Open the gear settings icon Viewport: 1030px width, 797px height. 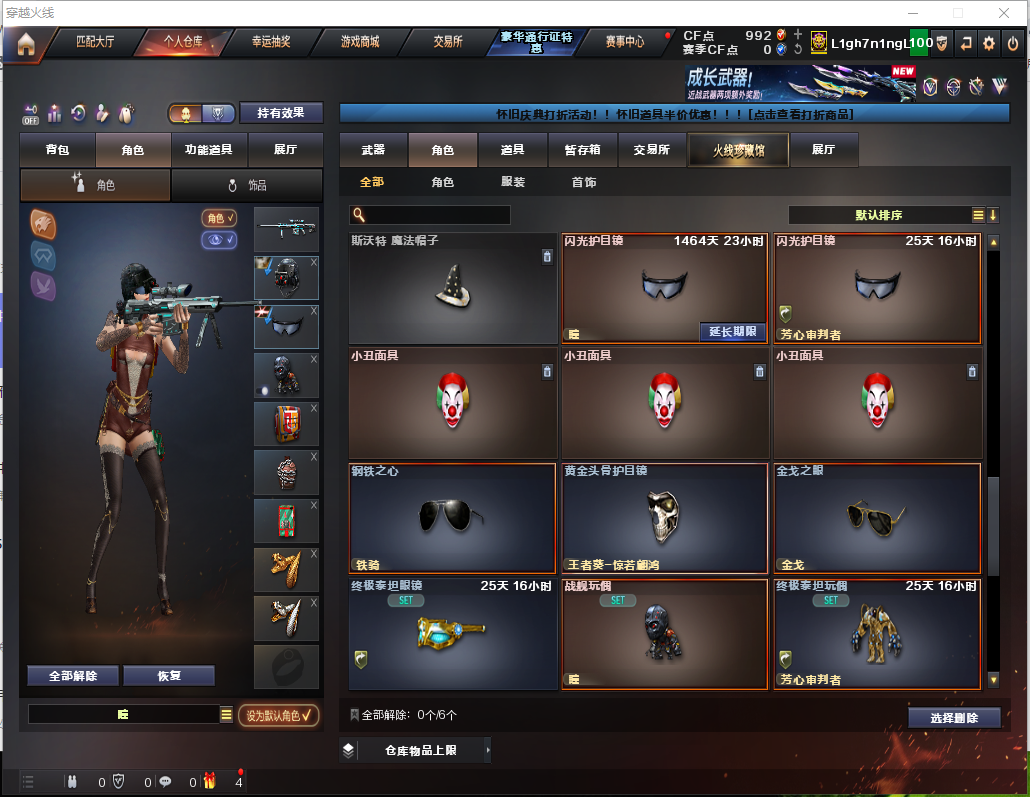(989, 43)
